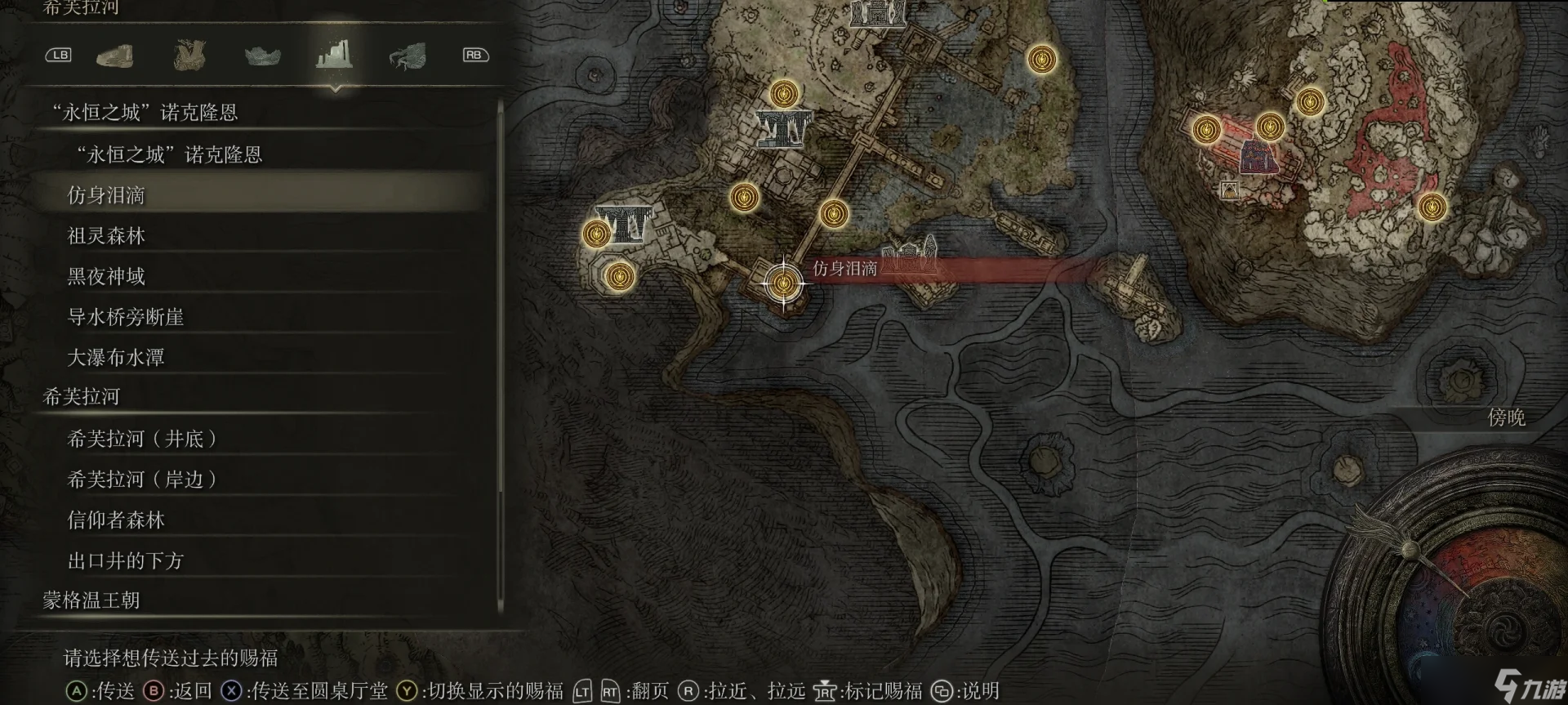Choose 祖灵森林 from the grace list
The image size is (1568, 705).
click(x=106, y=236)
